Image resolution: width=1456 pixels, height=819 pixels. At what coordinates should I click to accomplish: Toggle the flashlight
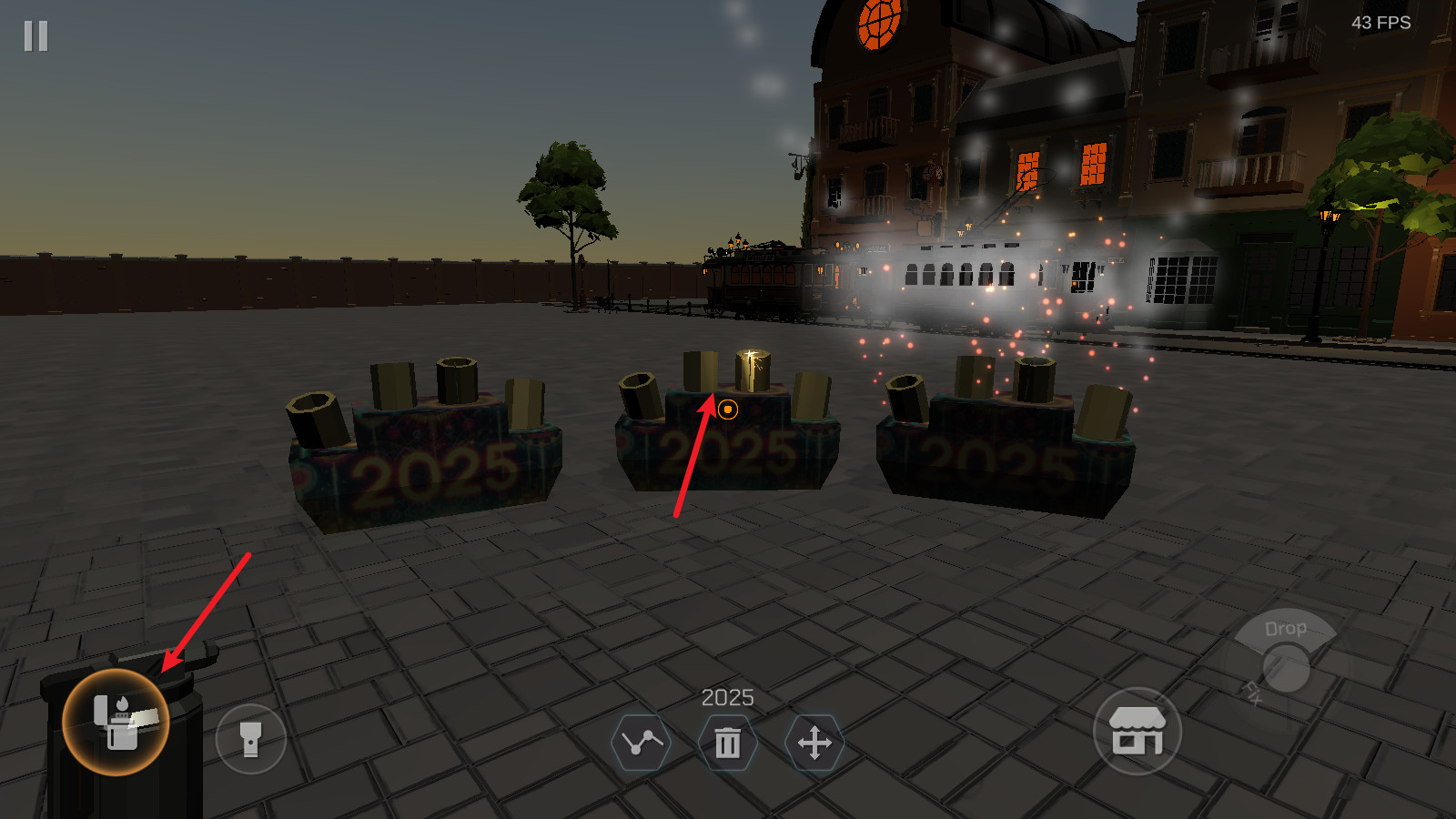tap(251, 739)
